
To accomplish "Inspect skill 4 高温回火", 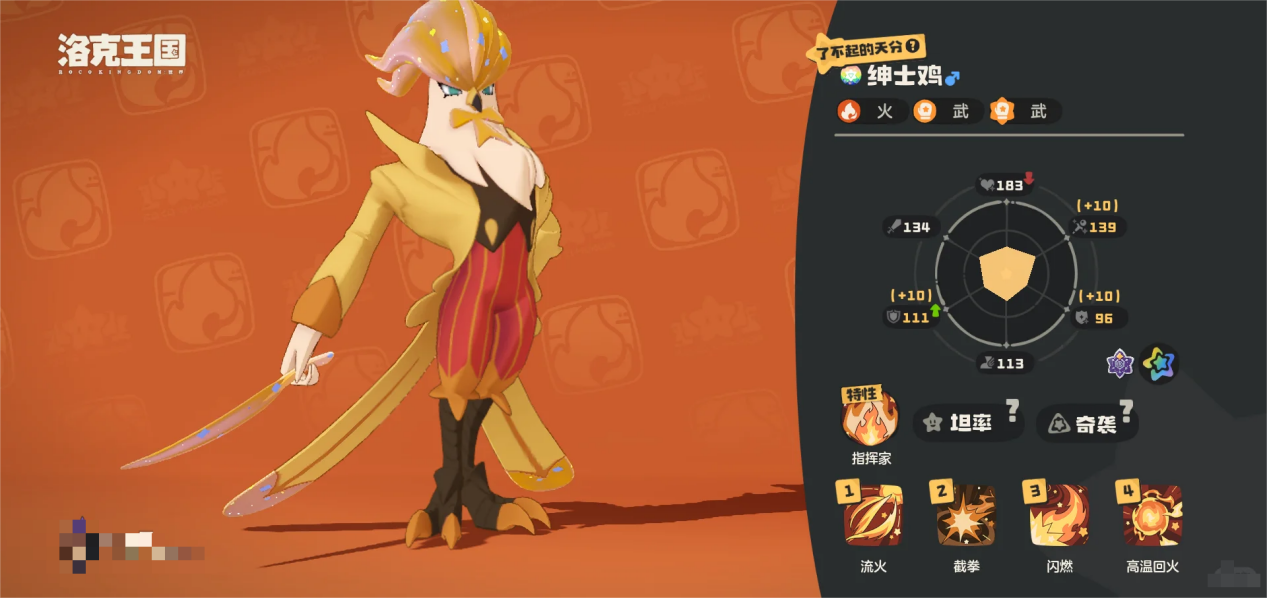I will coord(1152,517).
